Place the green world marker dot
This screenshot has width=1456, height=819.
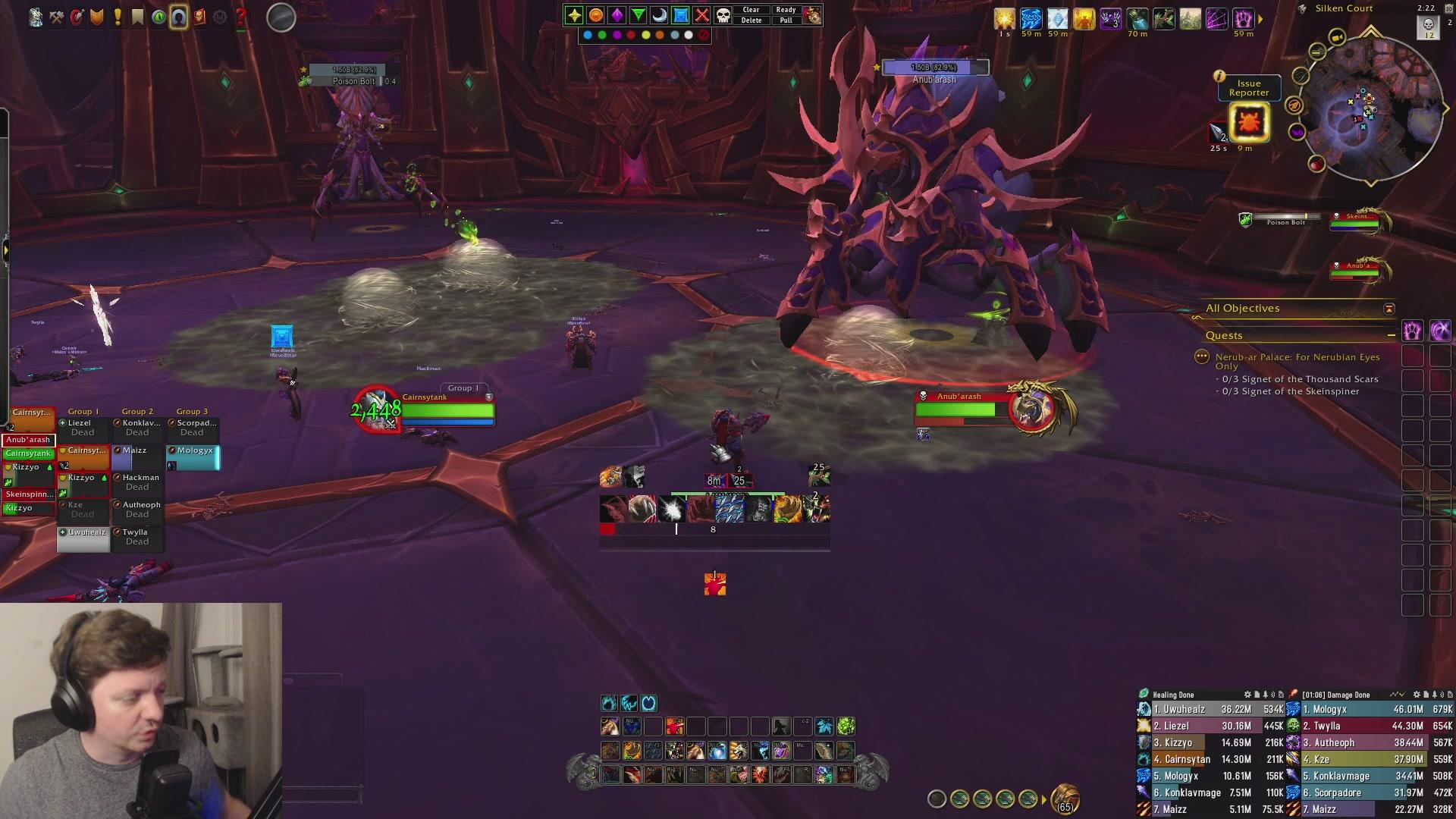(602, 35)
